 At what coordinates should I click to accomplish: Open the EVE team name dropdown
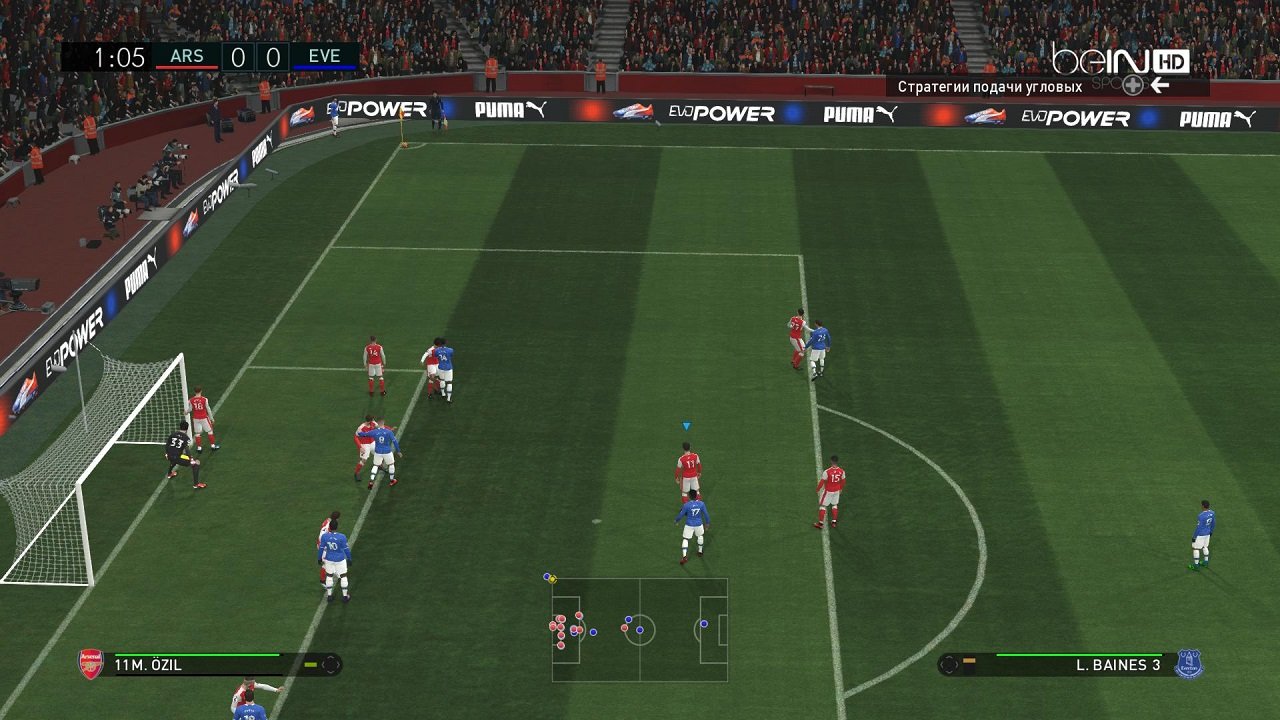click(326, 56)
